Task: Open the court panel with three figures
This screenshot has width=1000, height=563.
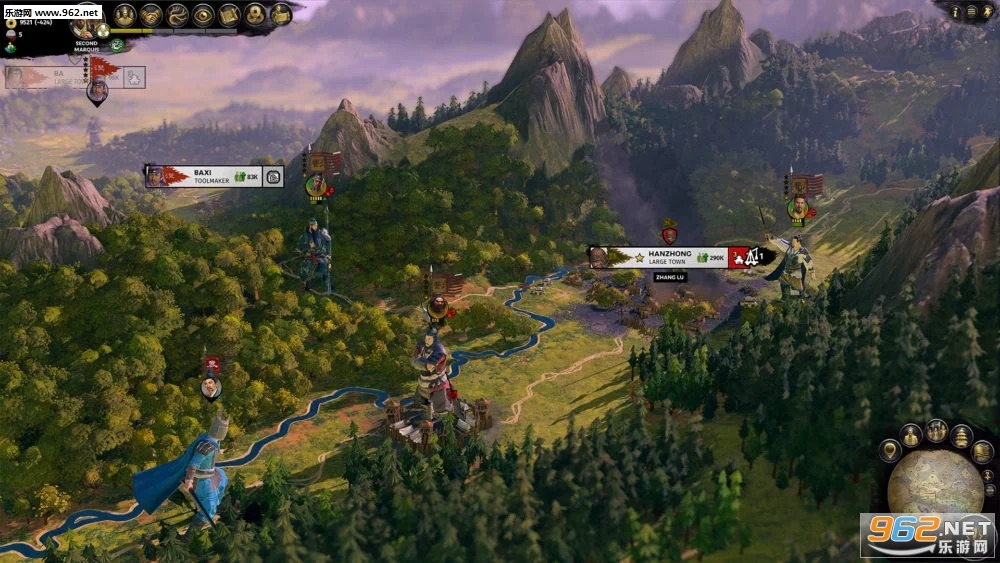Action: [x=124, y=14]
